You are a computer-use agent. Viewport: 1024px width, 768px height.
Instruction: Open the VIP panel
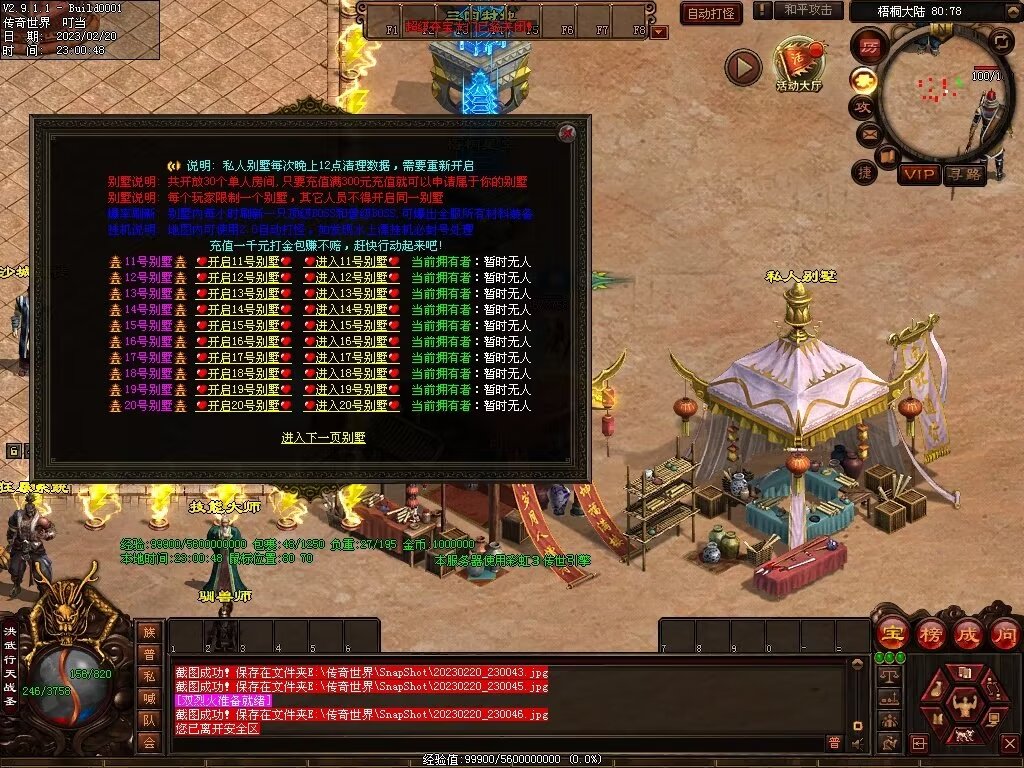click(918, 174)
